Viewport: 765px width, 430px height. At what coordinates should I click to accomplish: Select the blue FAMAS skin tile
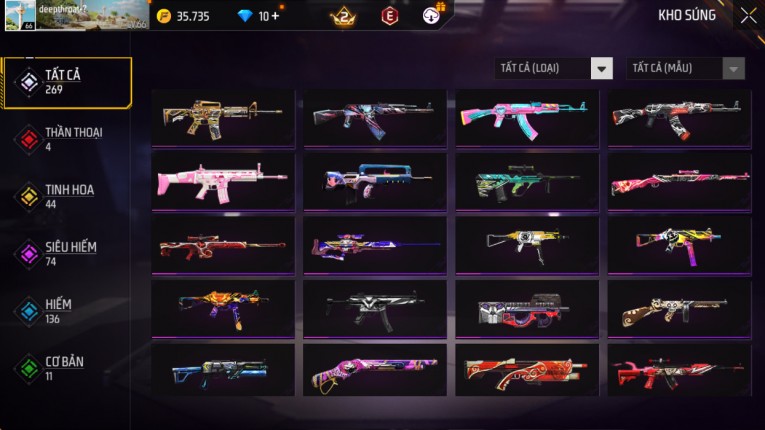pyautogui.click(x=375, y=180)
